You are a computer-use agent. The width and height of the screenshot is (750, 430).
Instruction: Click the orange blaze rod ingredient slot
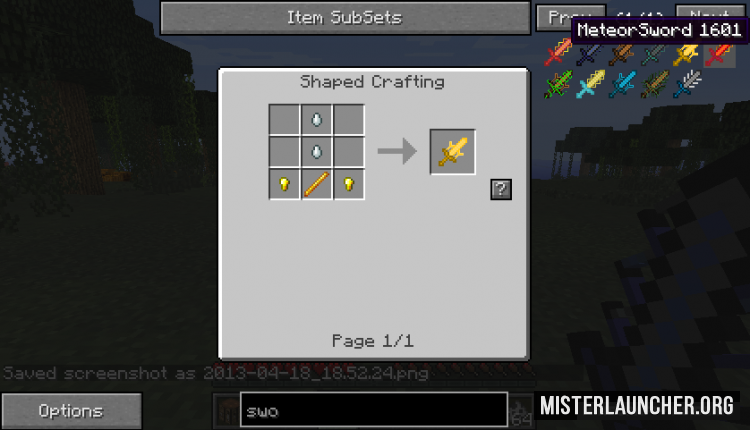tap(316, 184)
